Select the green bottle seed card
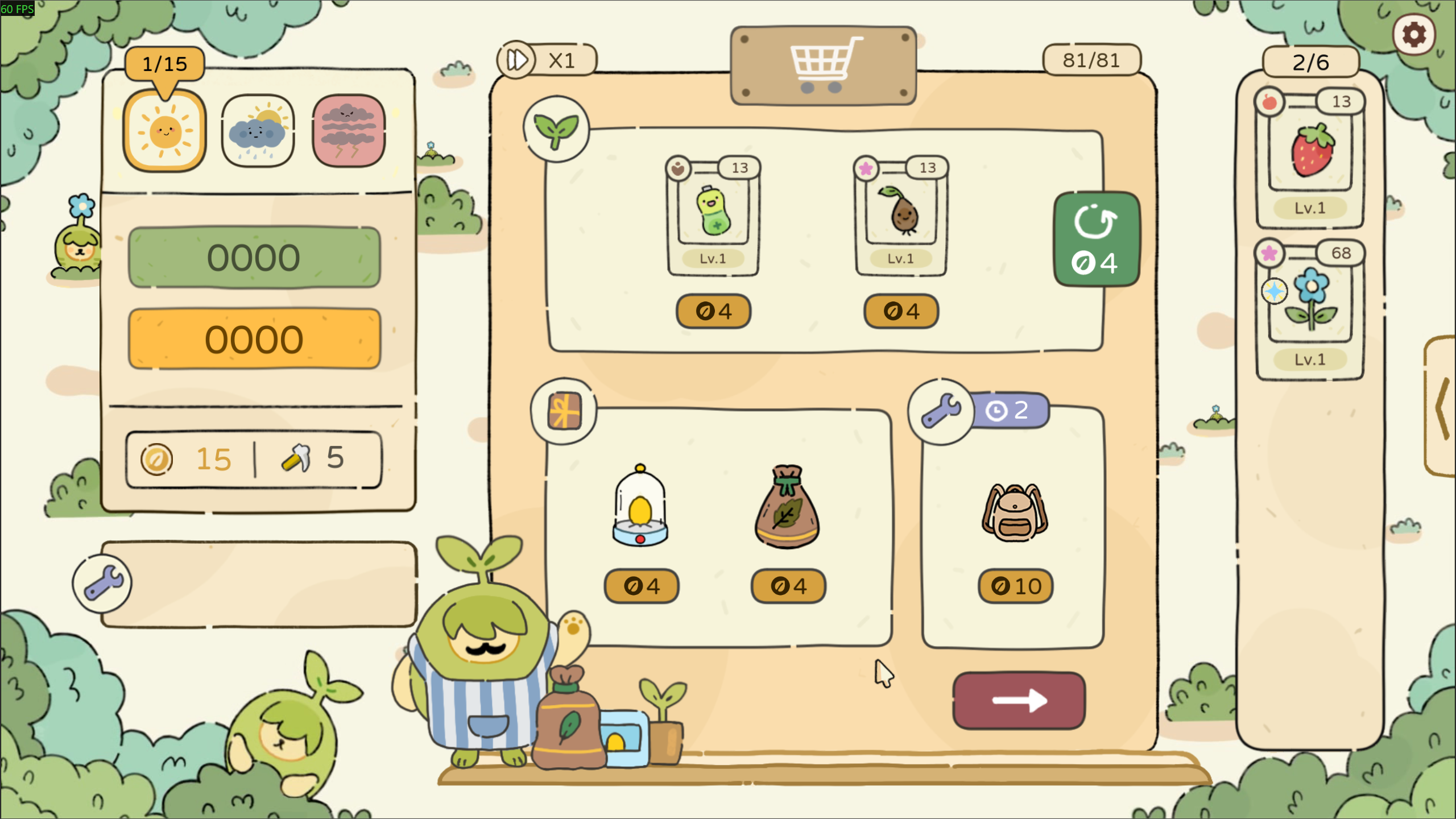Screen dimensions: 1456x819 pyautogui.click(x=713, y=216)
